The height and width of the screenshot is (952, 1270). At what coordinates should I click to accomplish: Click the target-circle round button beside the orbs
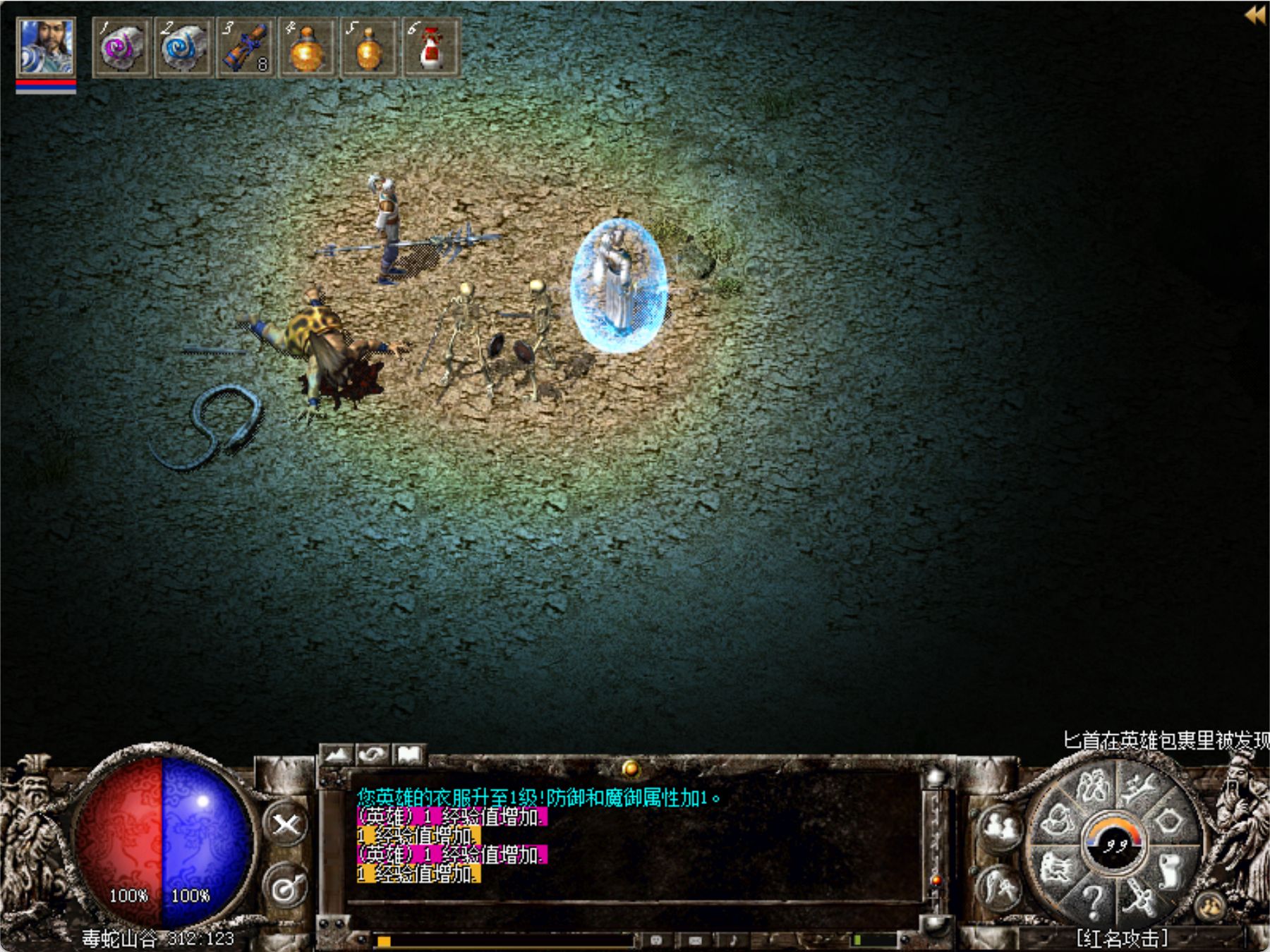coord(286,889)
